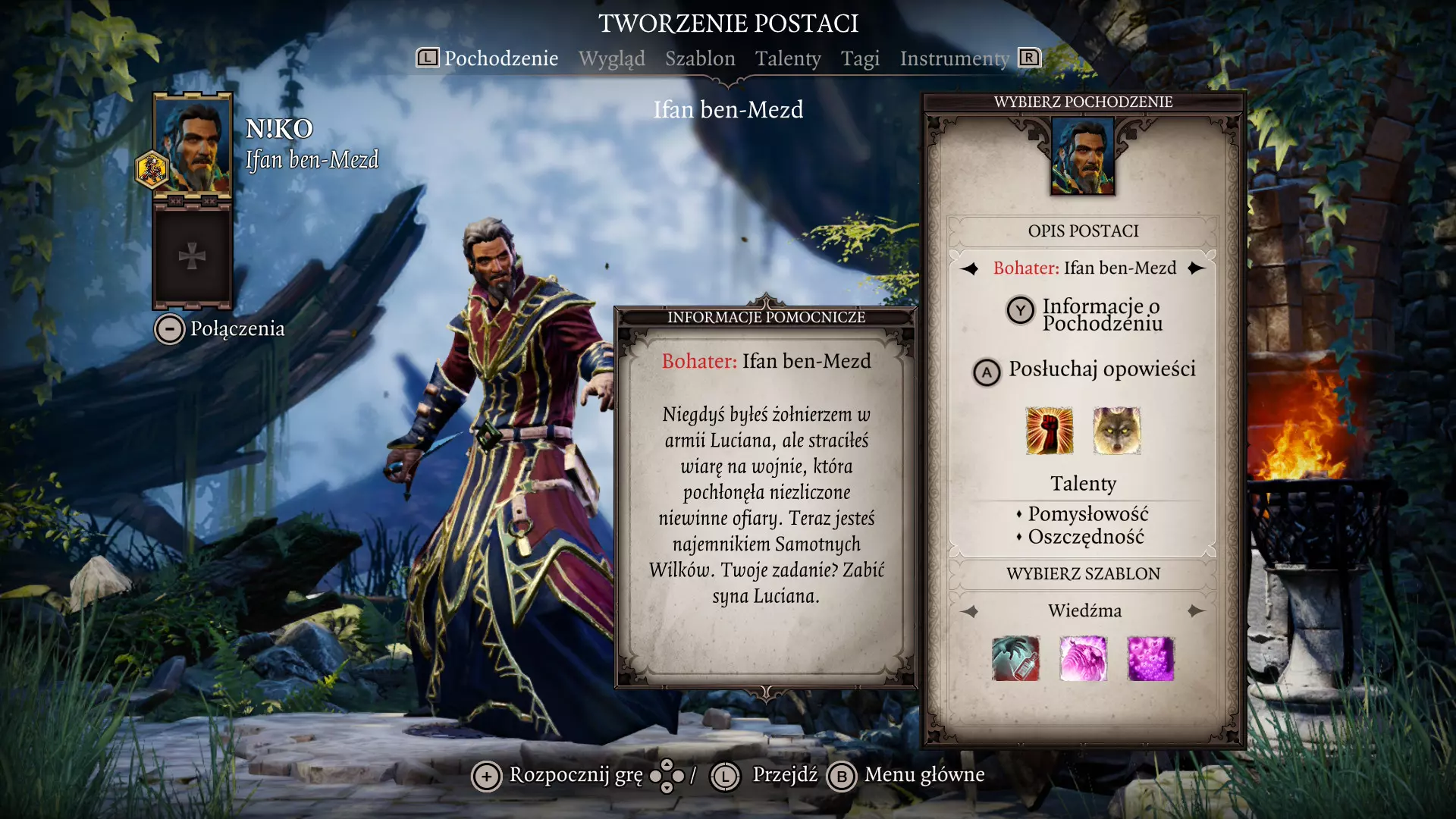
Task: Open the Tagi tab
Action: (x=860, y=58)
